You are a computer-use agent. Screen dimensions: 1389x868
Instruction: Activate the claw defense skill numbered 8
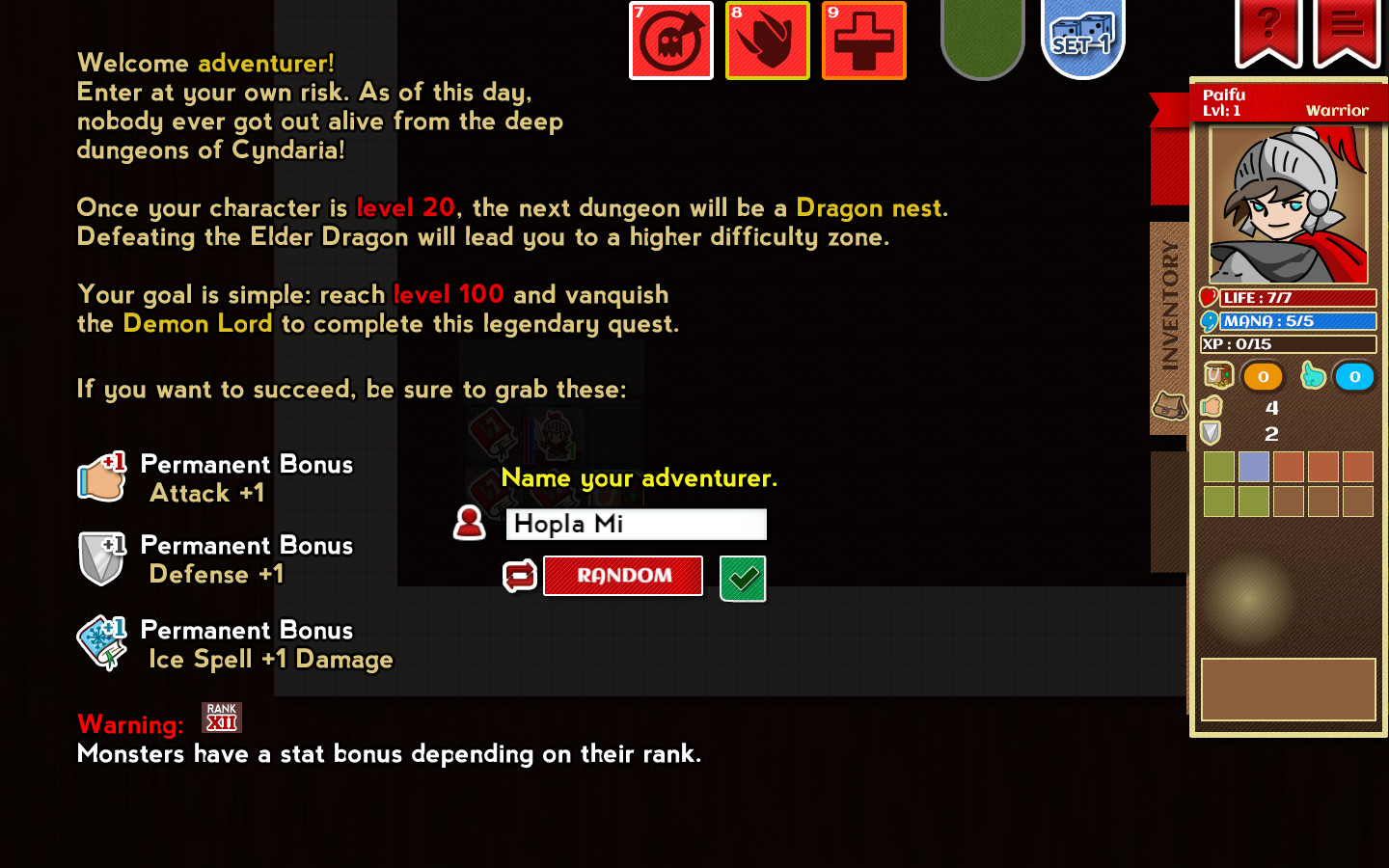[767, 41]
